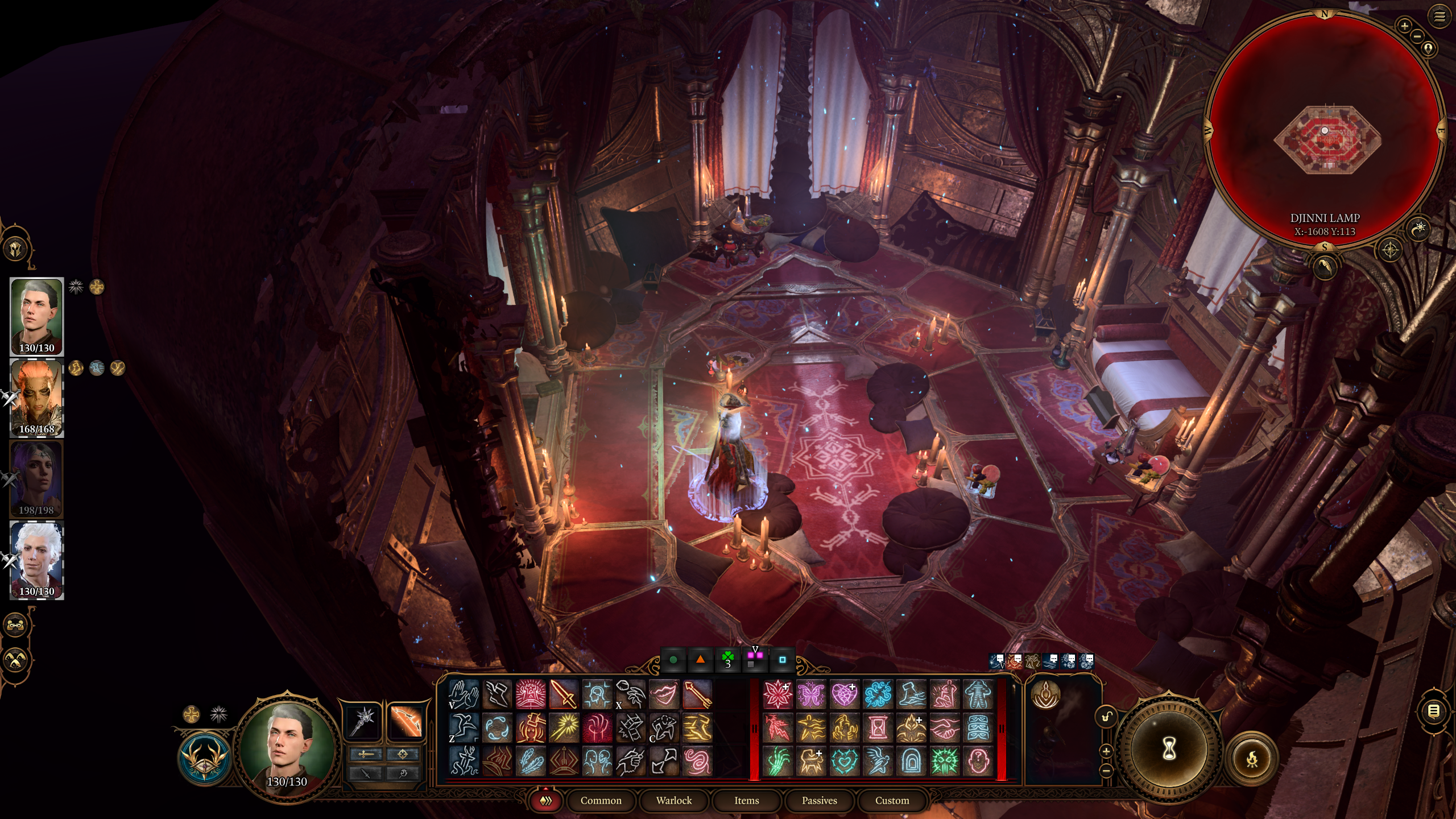Viewport: 1456px width, 819px height.
Task: Activate the pink lips ability icon
Action: click(664, 694)
